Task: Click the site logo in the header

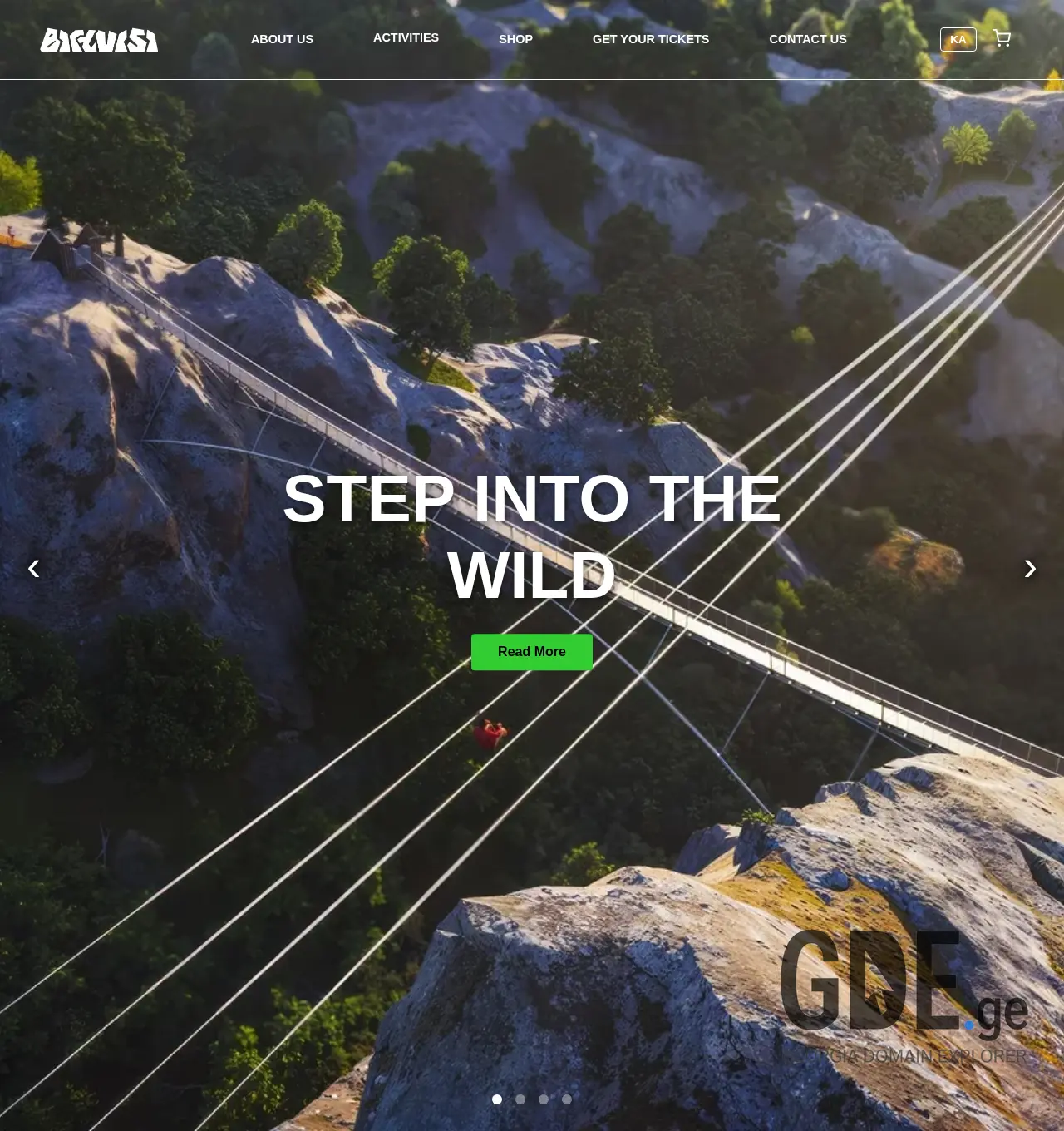Action: (99, 40)
